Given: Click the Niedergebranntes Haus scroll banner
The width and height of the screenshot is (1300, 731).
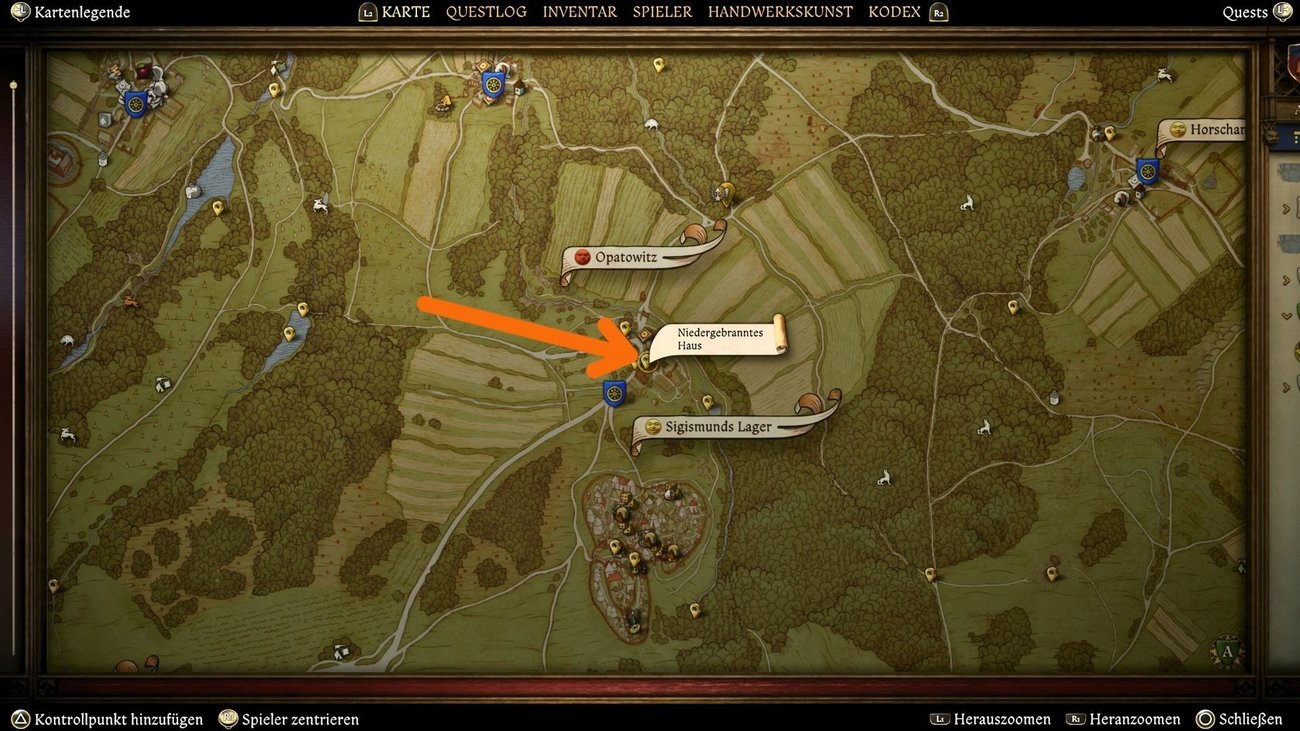Looking at the screenshot, I should [x=720, y=339].
